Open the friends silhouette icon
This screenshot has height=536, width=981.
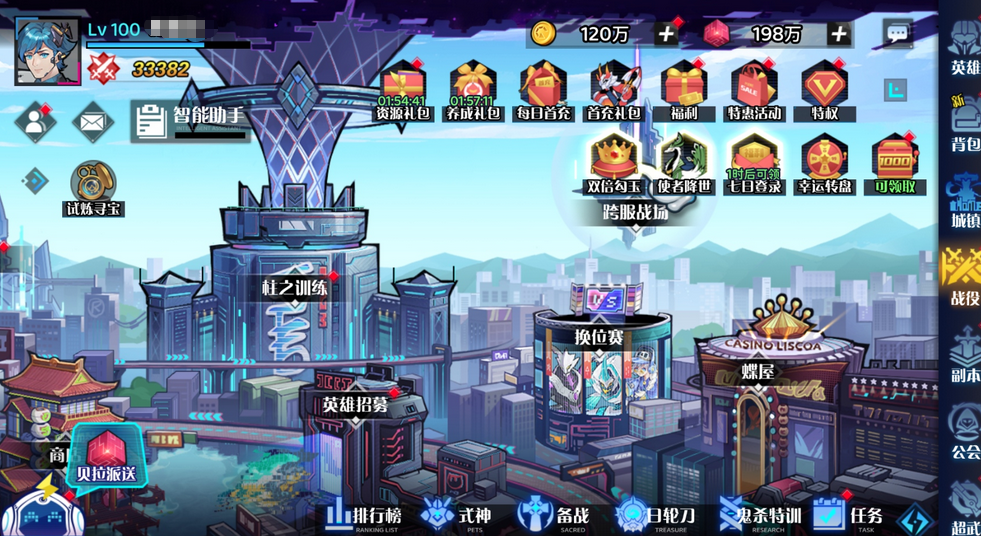[34, 122]
